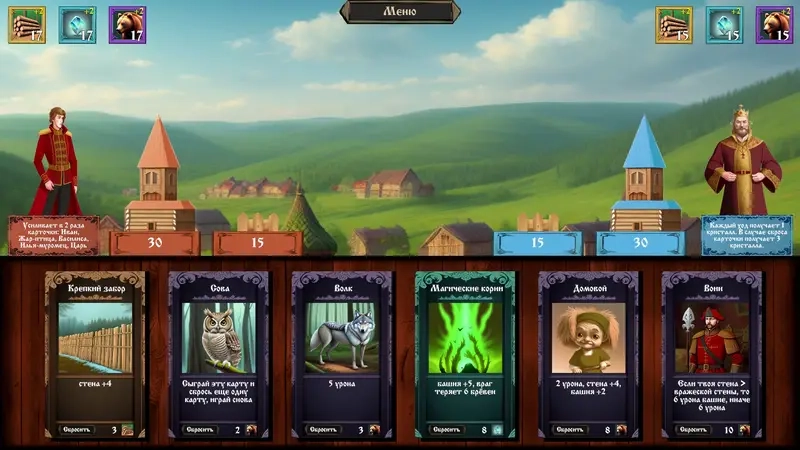The width and height of the screenshot is (800, 450).
Task: Discard the Волк card via Сбросить
Action: click(323, 429)
